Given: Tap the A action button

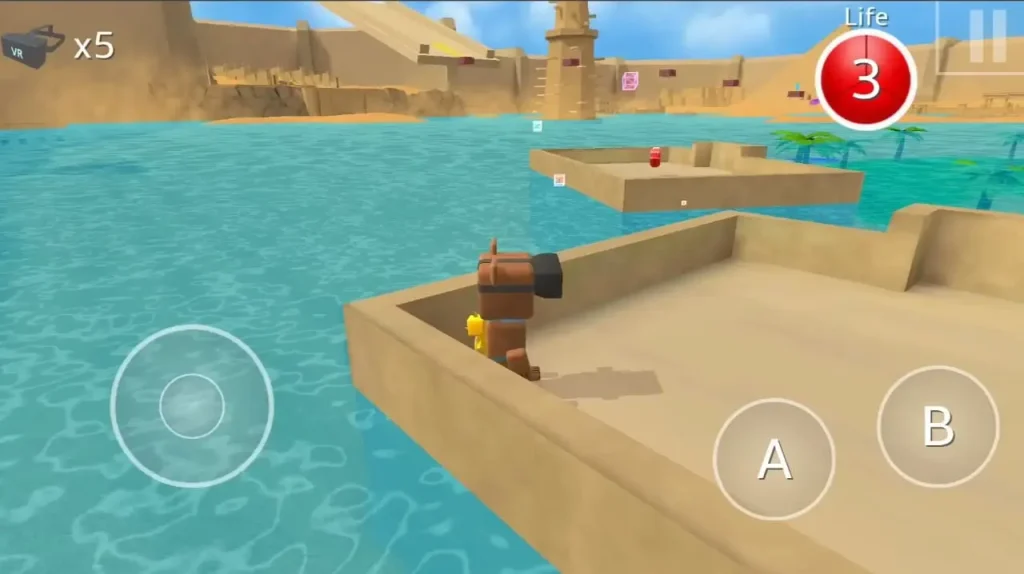Looking at the screenshot, I should pos(774,459).
